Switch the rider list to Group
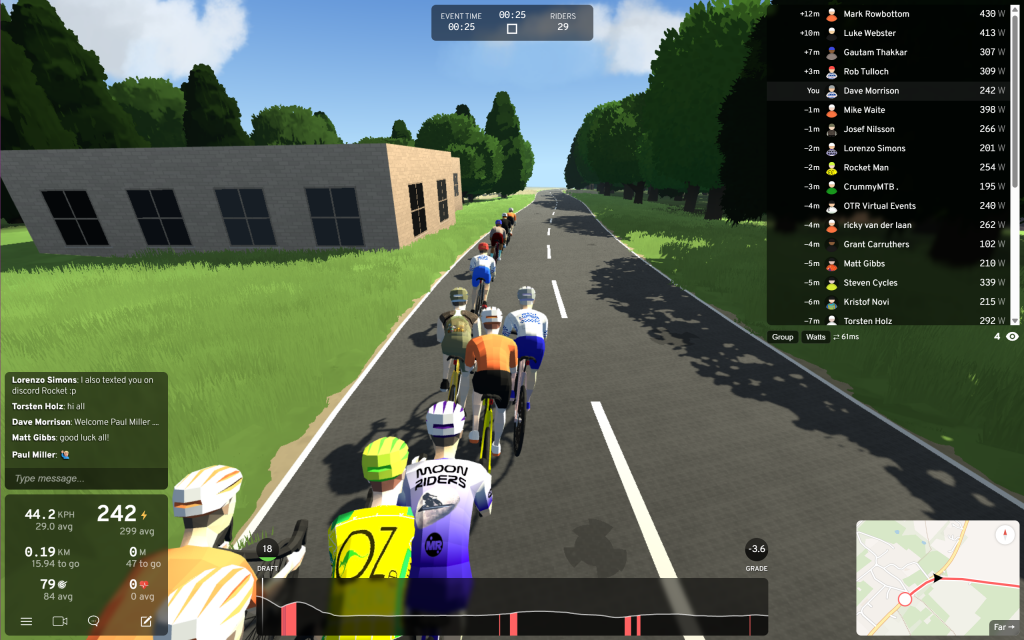The image size is (1024, 640). coord(783,337)
